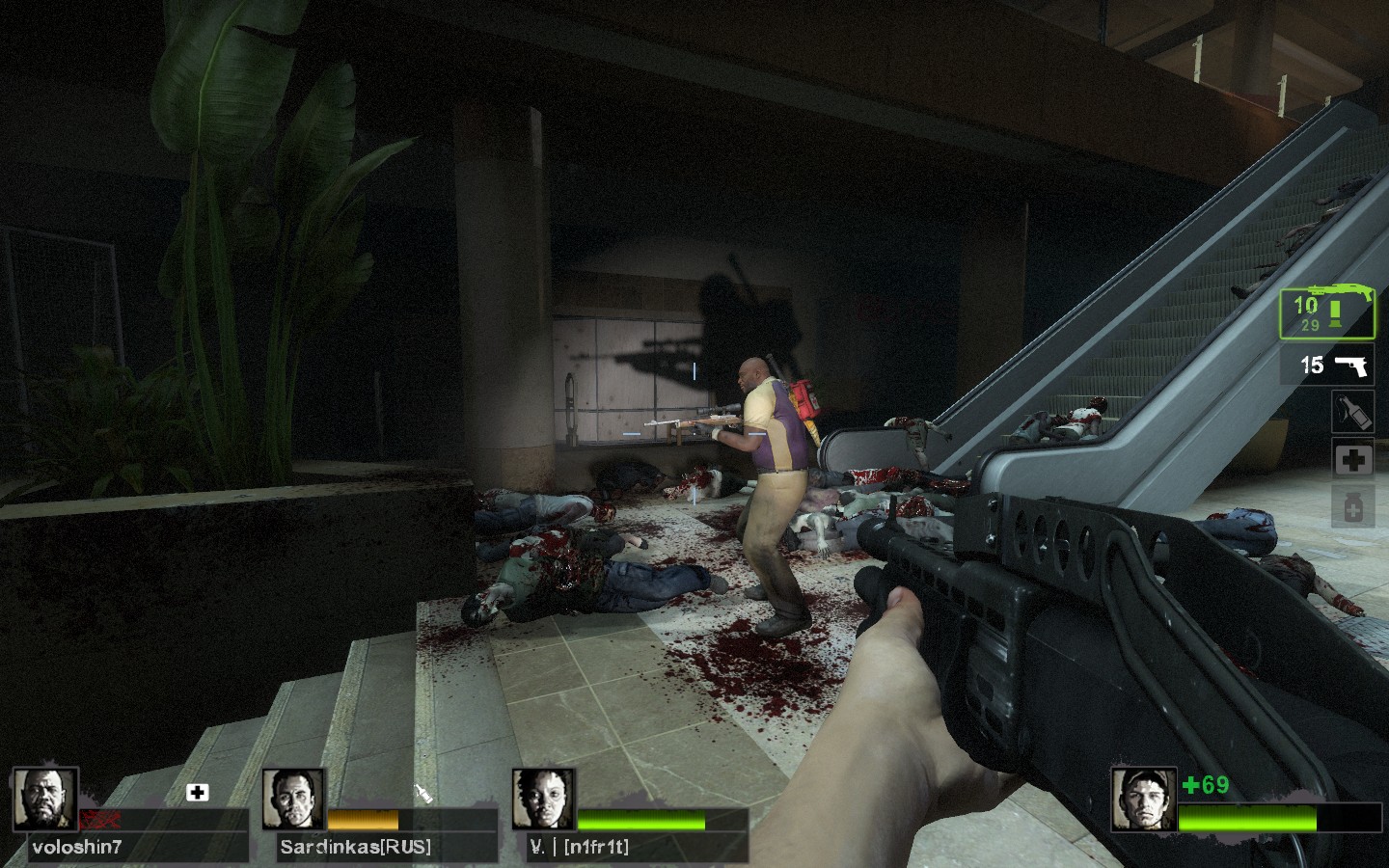This screenshot has height=868, width=1389.
Task: Click voloshin7's first aid kit indicator
Action: 198,793
